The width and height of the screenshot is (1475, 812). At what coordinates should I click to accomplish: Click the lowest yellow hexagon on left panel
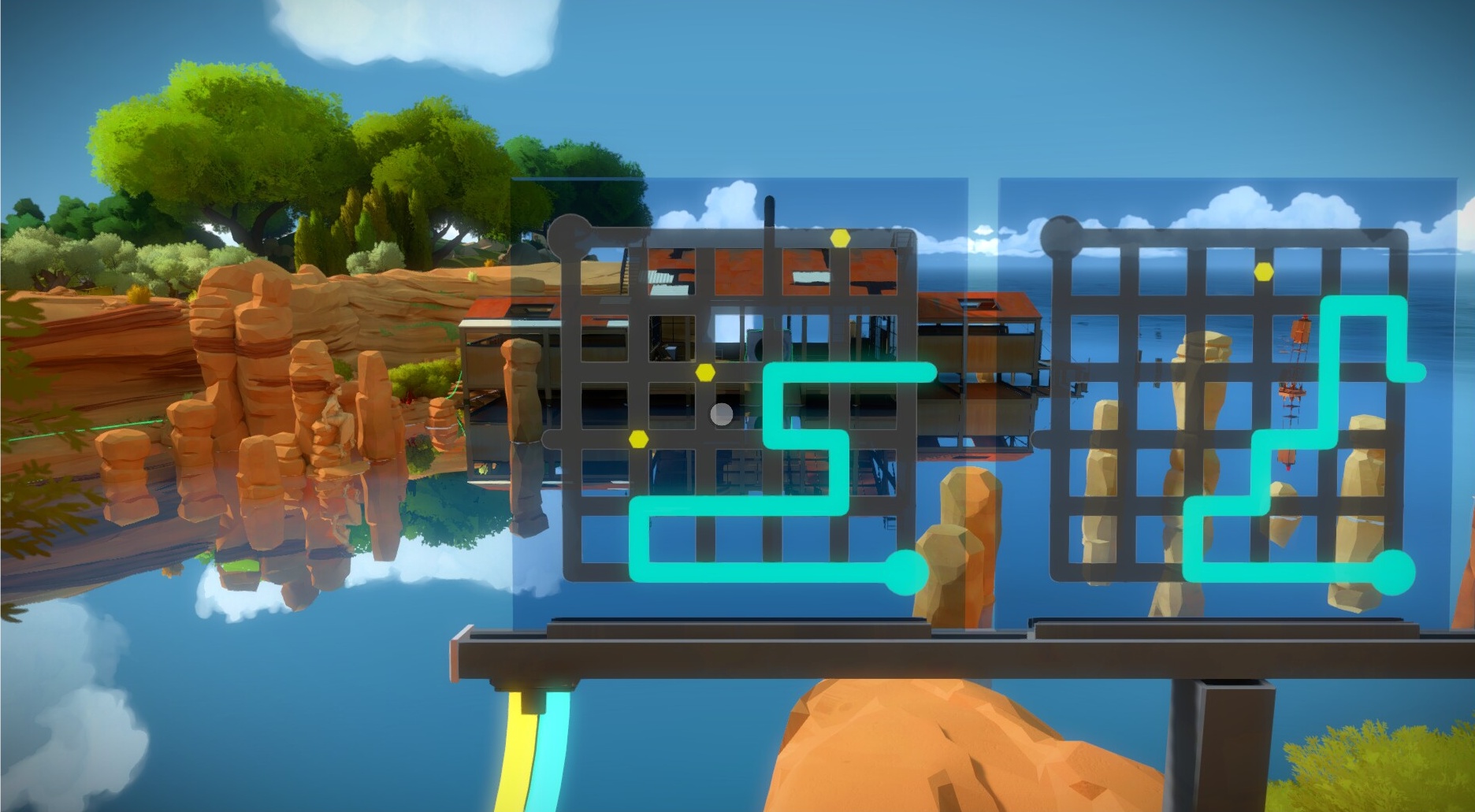coord(638,439)
